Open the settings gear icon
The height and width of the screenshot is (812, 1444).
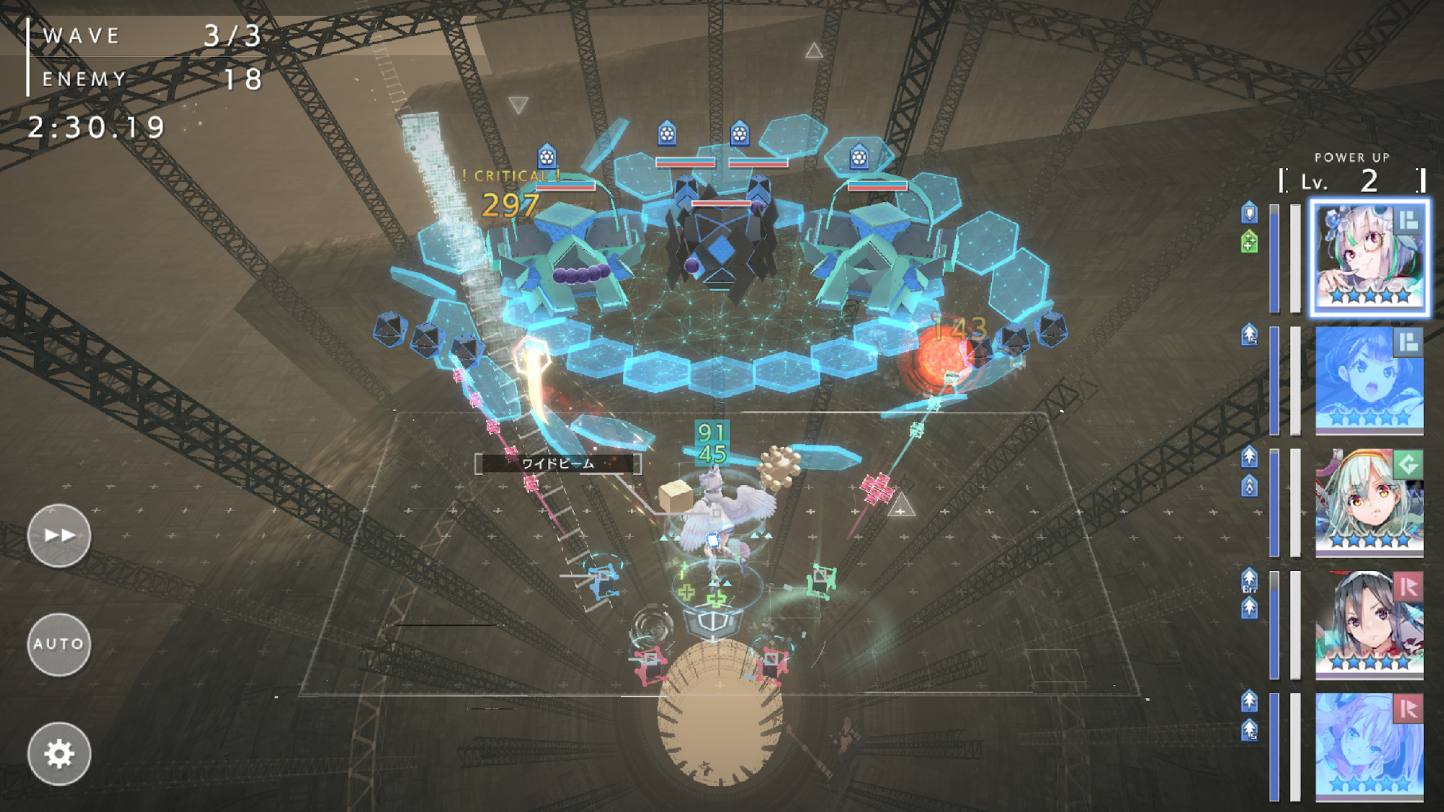pyautogui.click(x=58, y=753)
